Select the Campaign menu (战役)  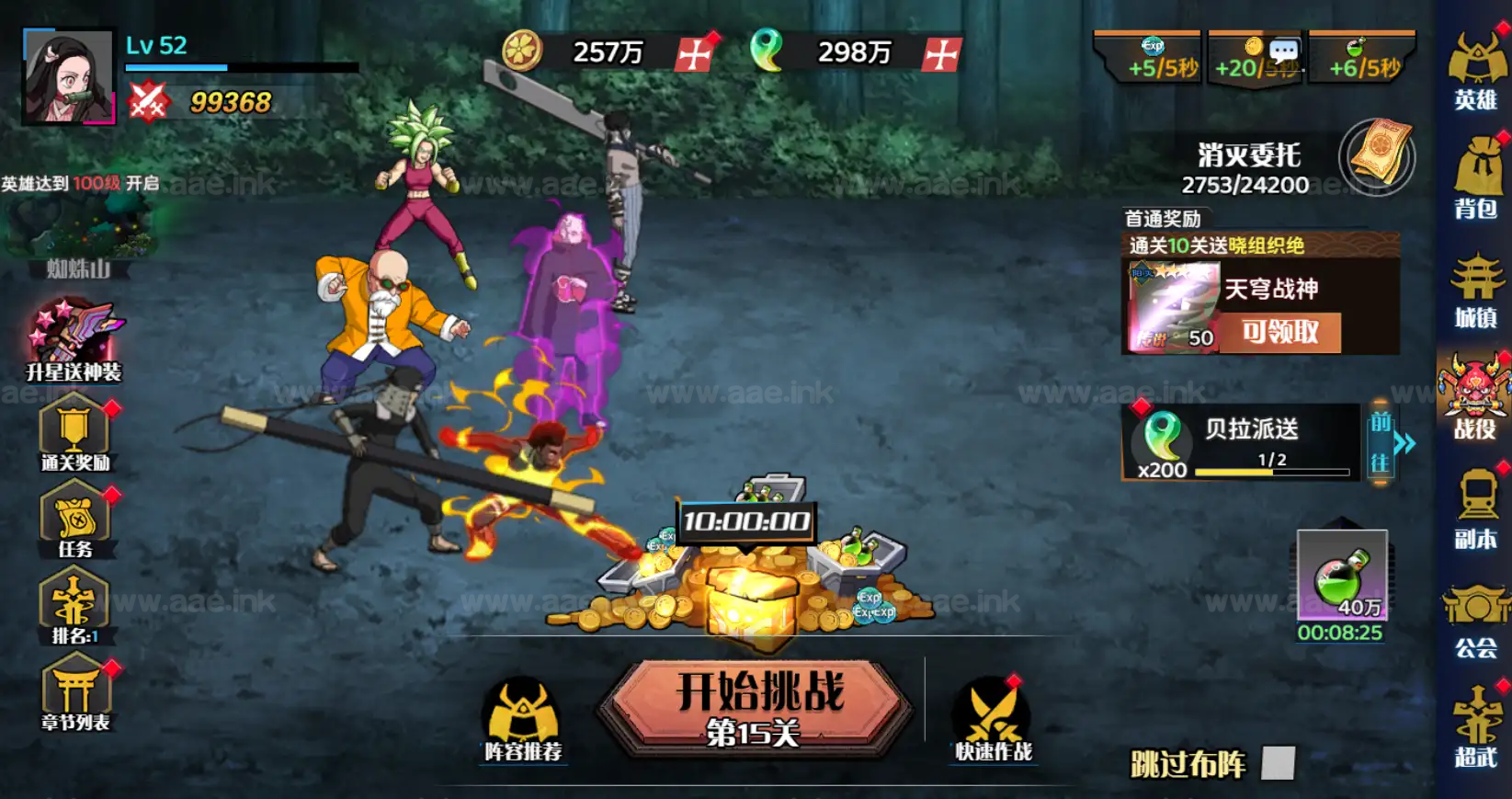(1473, 397)
